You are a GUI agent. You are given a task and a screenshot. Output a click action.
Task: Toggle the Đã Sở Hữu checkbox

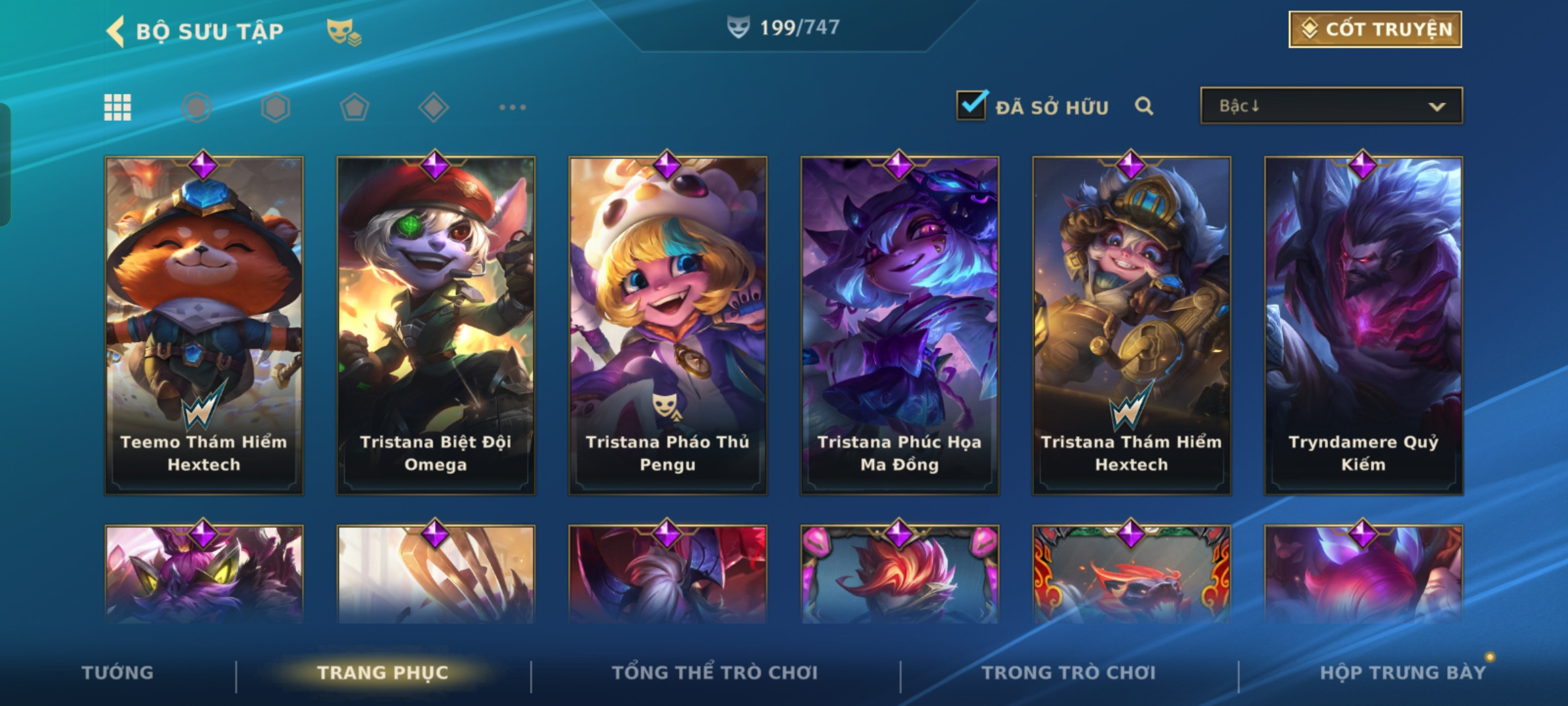(x=972, y=105)
